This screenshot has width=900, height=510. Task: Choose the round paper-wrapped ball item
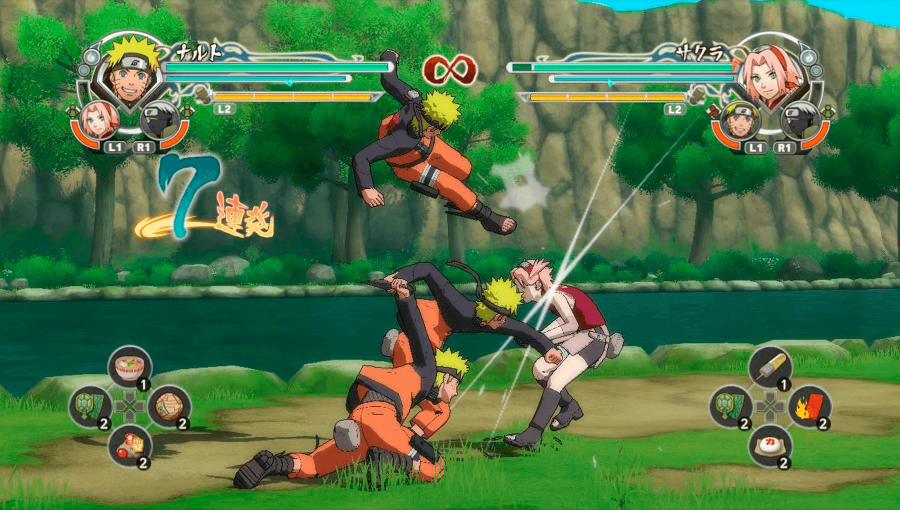tap(167, 406)
